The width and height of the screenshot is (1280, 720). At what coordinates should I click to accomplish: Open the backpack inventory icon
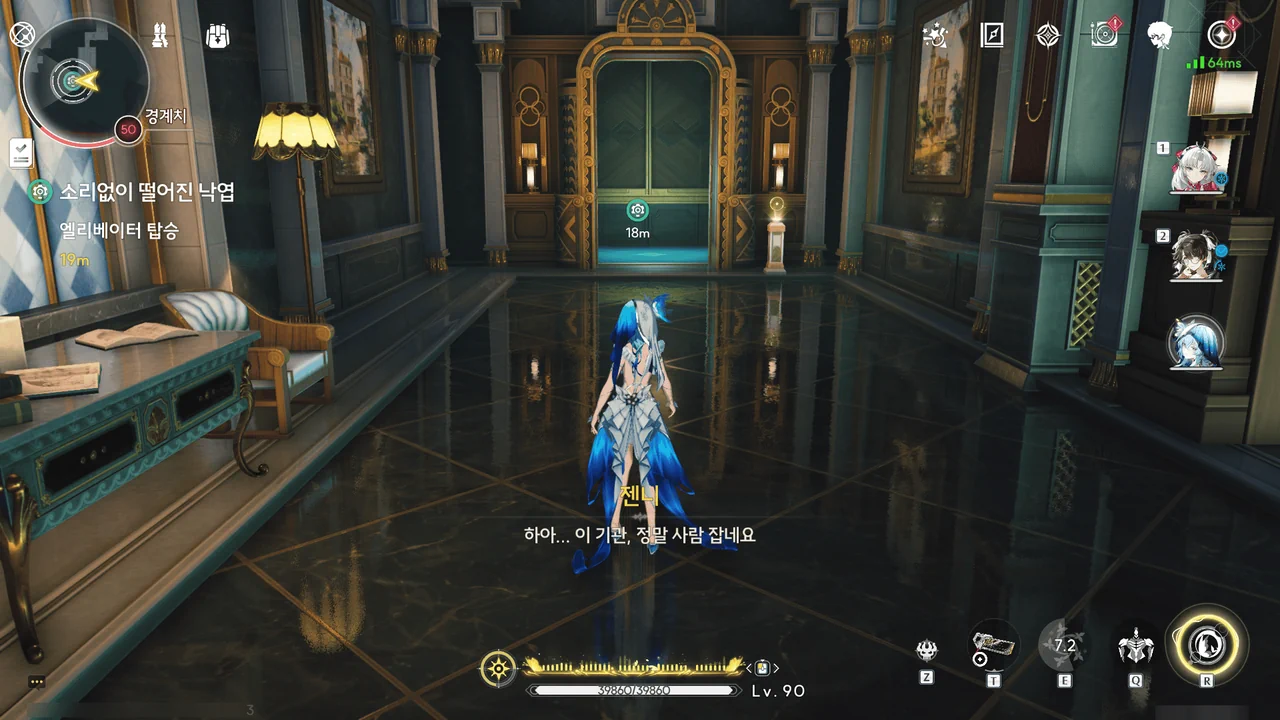[217, 36]
